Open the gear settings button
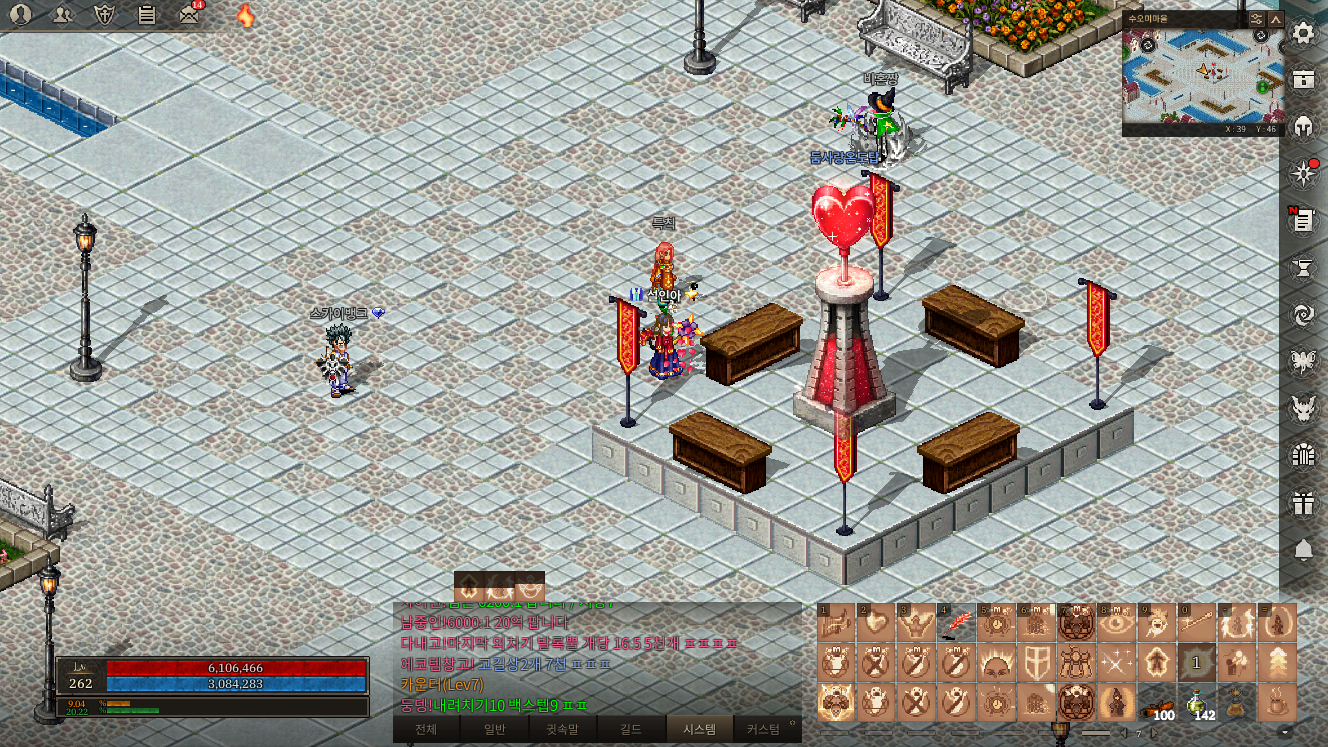Viewport: 1328px width, 747px height. [1303, 33]
